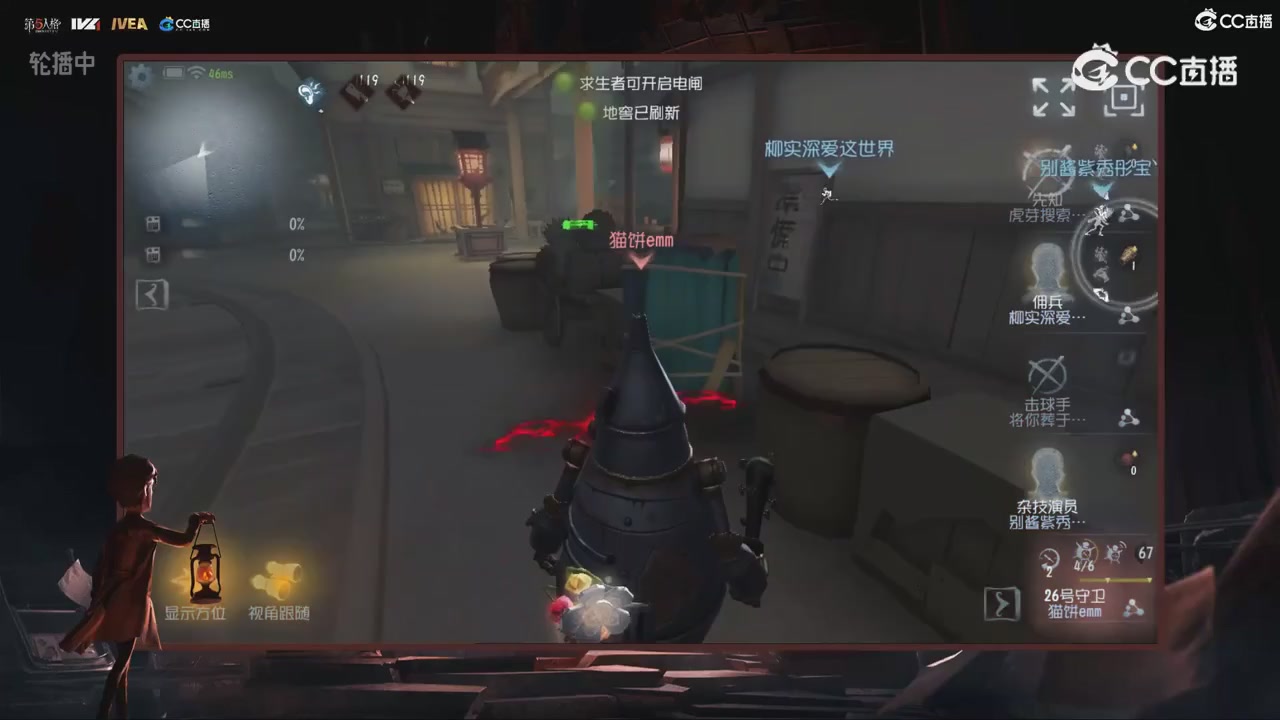1280x720 pixels.
Task: Select the 击球手 hunter skill crossed-bats icon
Action: (x=1047, y=375)
